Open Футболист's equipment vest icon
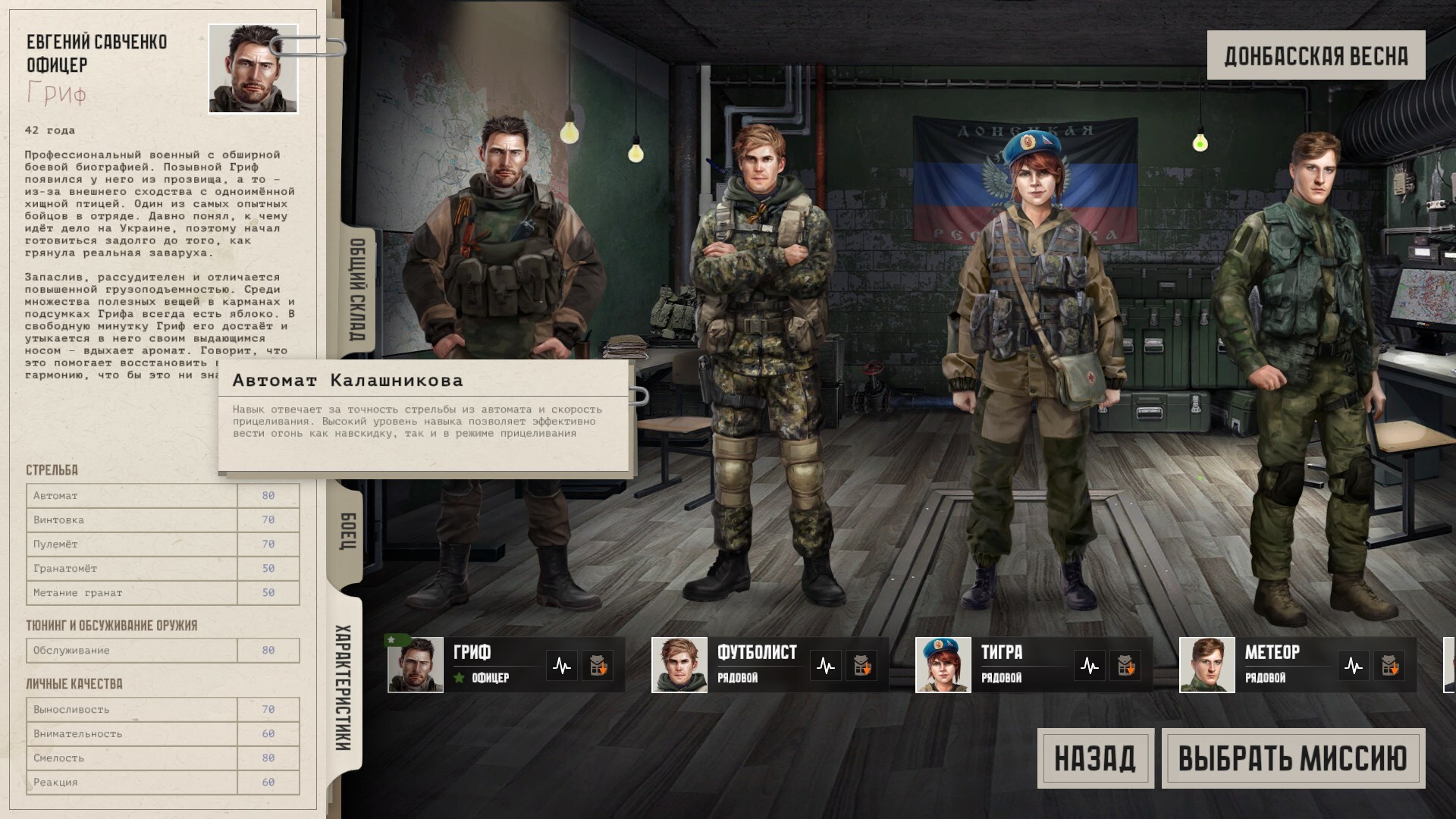This screenshot has height=819, width=1456. pos(861,667)
